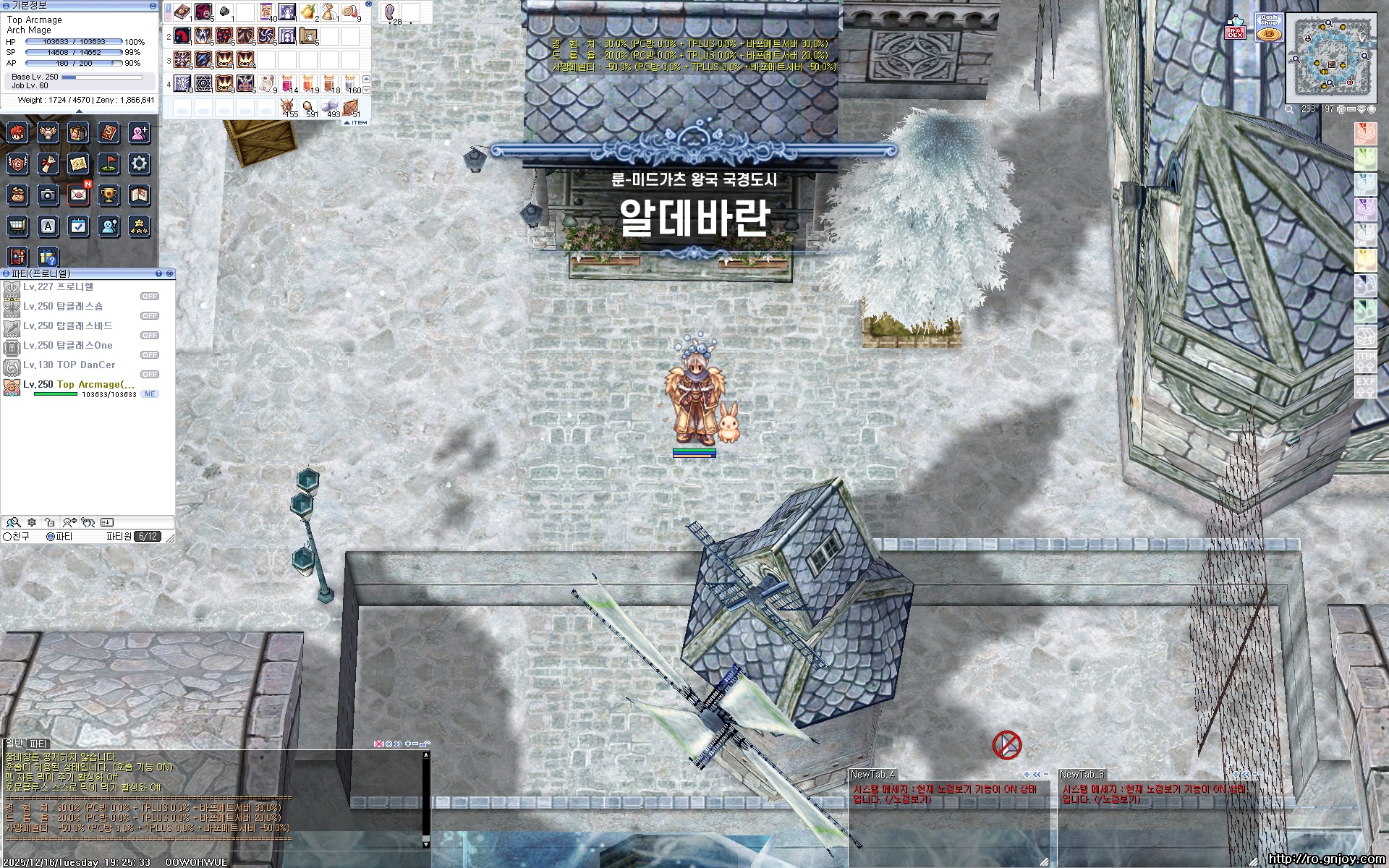This screenshot has width=1389, height=868.
Task: Click the add-member icon in the party window
Action: (x=69, y=522)
